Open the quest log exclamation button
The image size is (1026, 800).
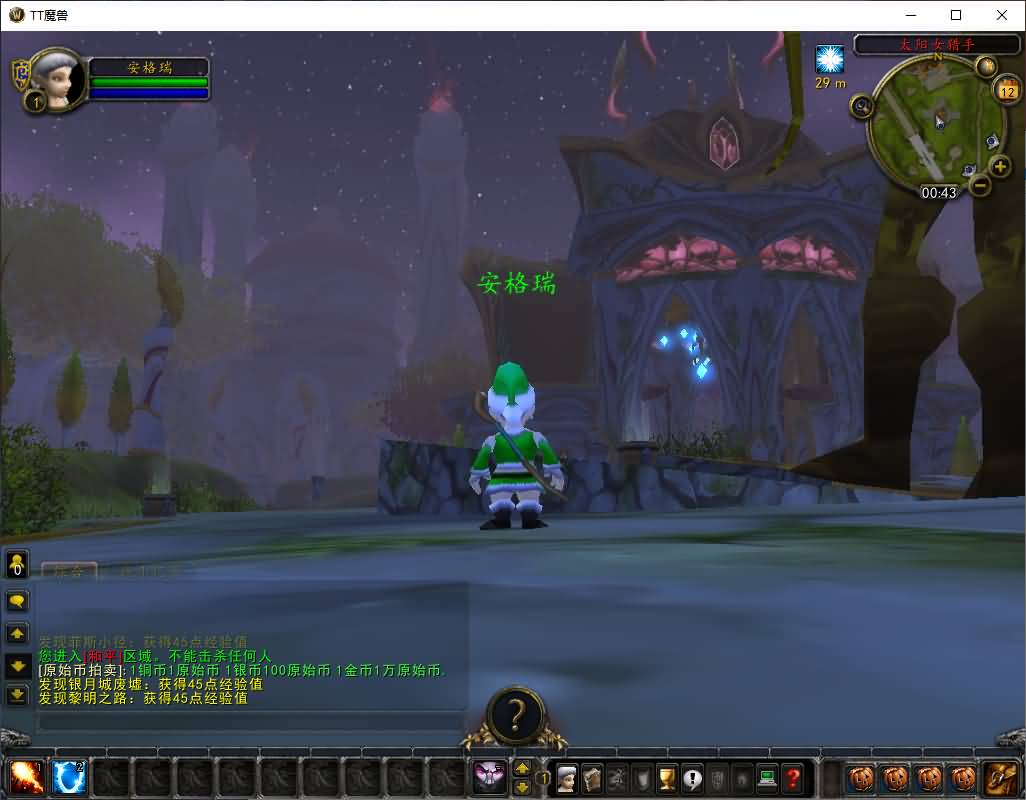(692, 777)
